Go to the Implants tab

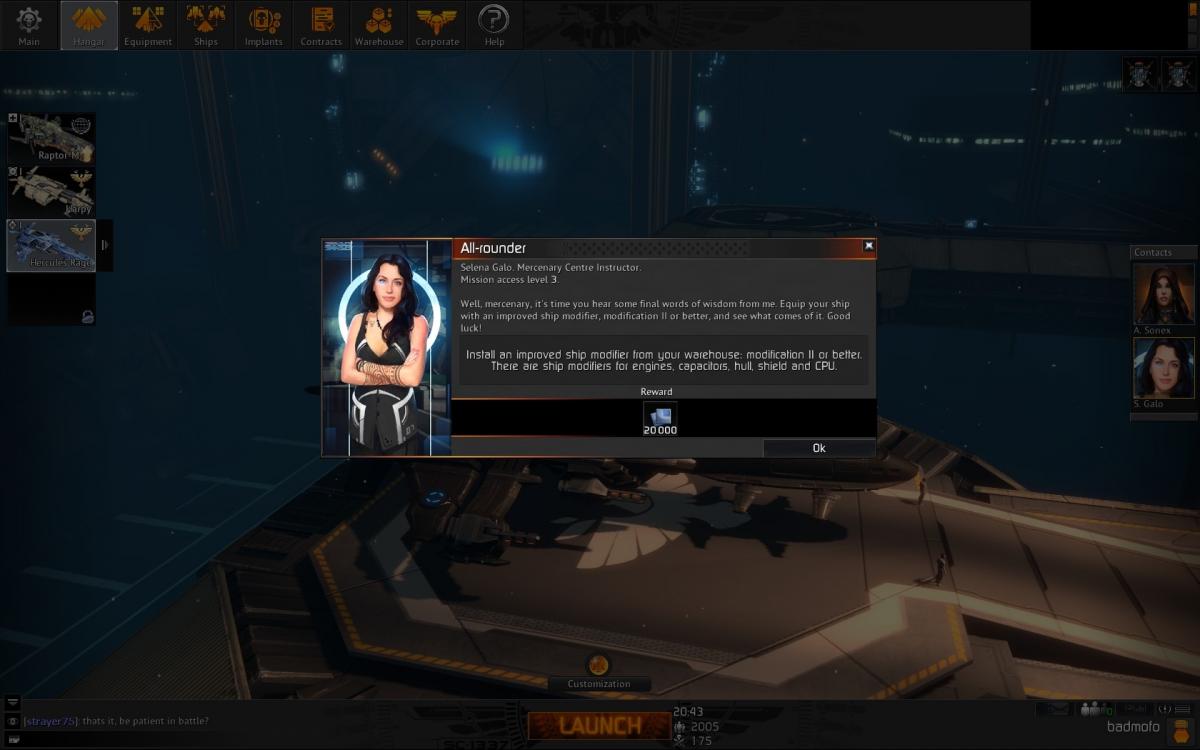click(264, 25)
